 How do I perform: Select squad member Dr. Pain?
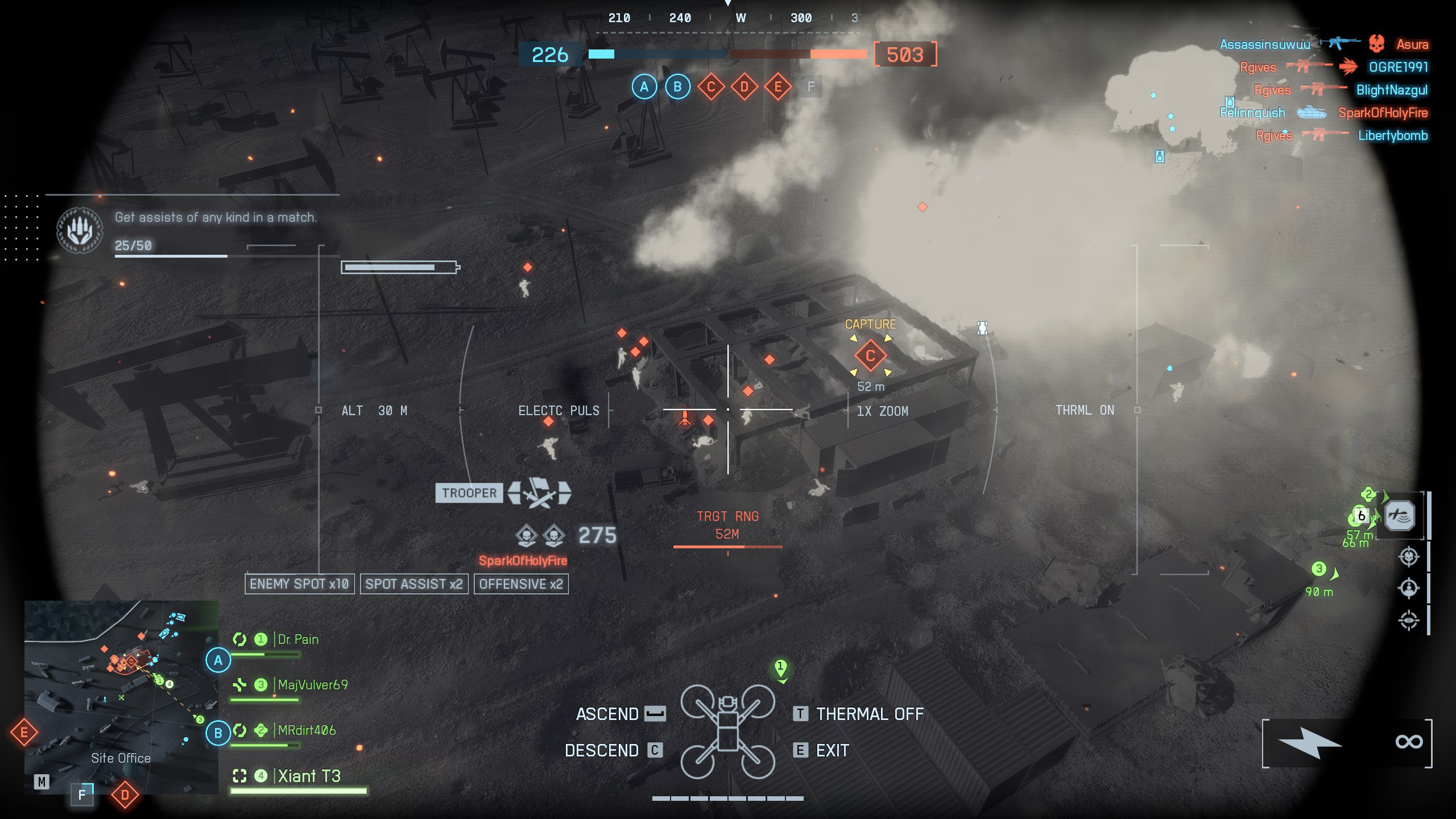point(297,639)
